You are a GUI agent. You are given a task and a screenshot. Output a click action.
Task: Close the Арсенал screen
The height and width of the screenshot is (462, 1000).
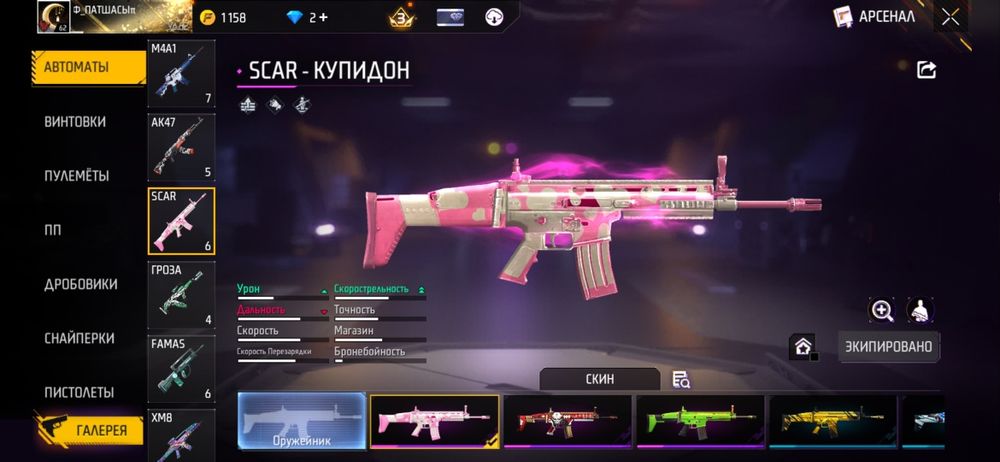[950, 16]
